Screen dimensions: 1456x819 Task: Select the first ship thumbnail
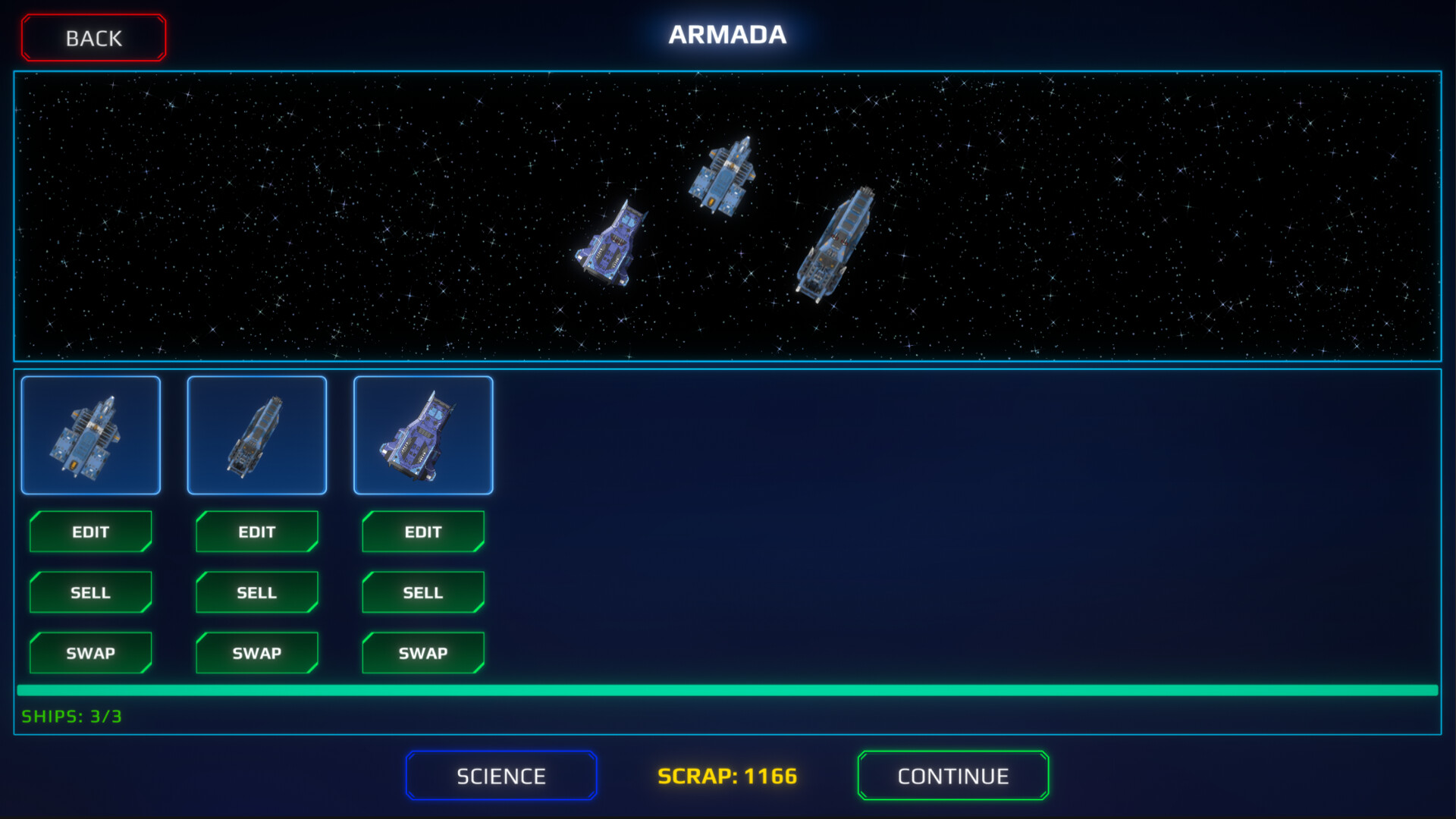point(90,435)
